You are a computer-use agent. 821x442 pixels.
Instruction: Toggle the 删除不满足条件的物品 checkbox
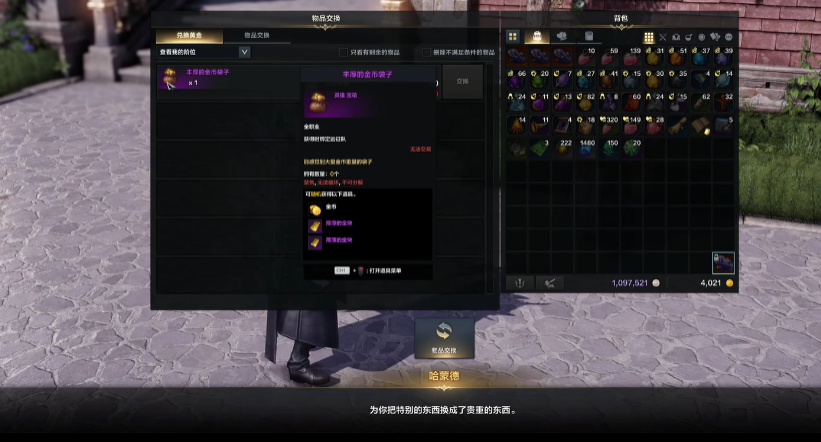point(427,52)
